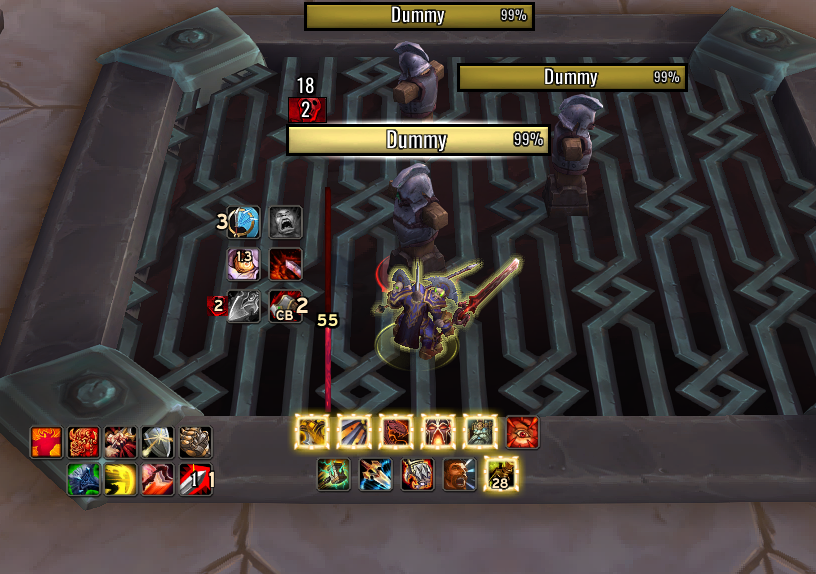The image size is (816, 574).
Task: Activate the gauntlet icon labeled CB
Action: 285,307
